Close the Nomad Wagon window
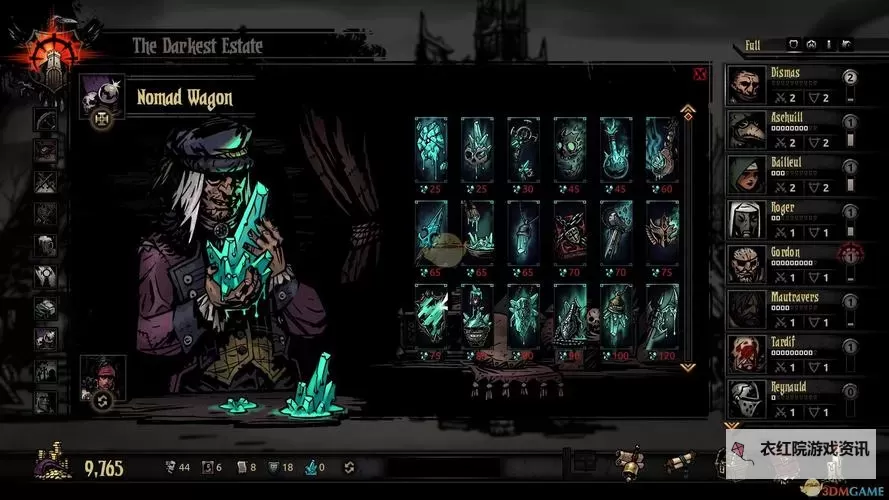Screen dimensions: 889x500 pos(699,73)
